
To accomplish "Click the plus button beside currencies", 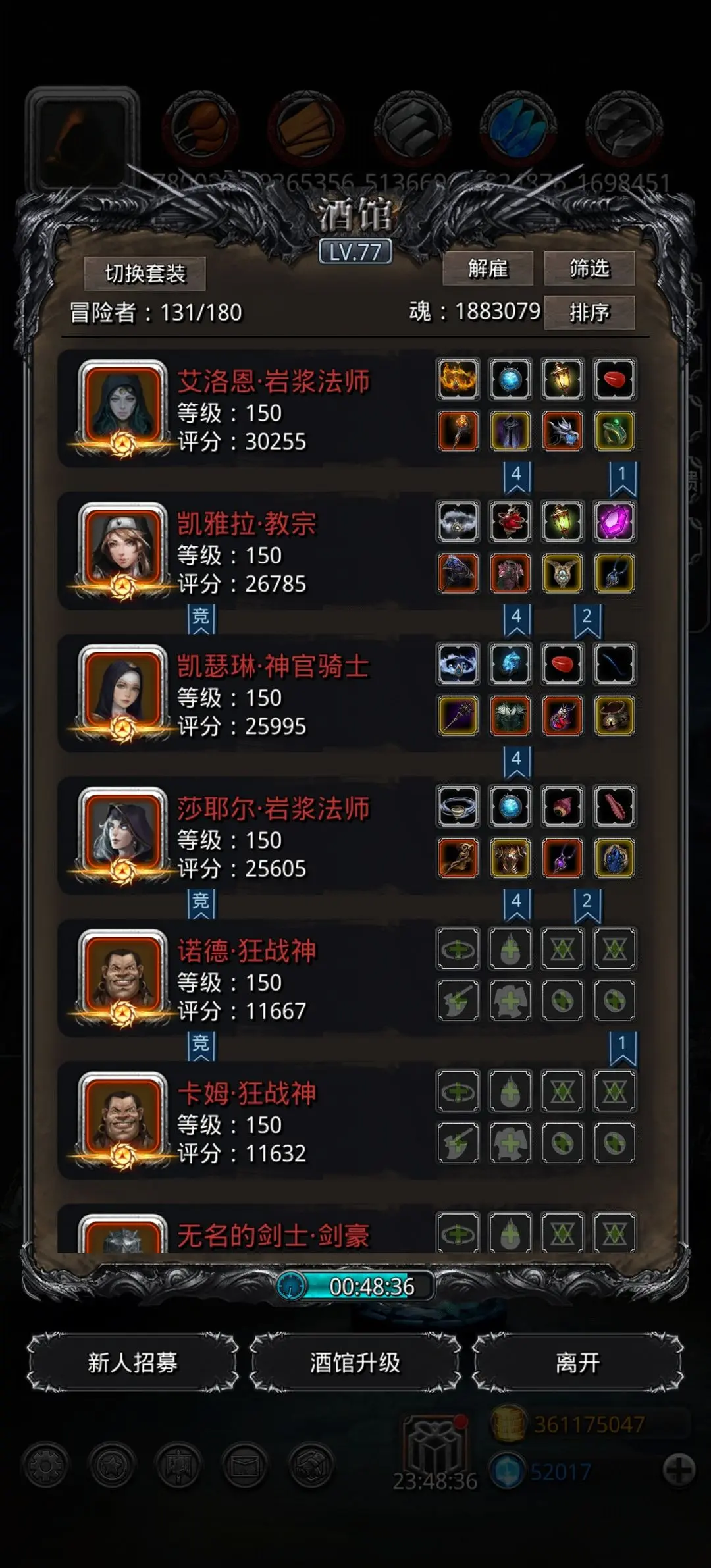I will [x=679, y=1470].
